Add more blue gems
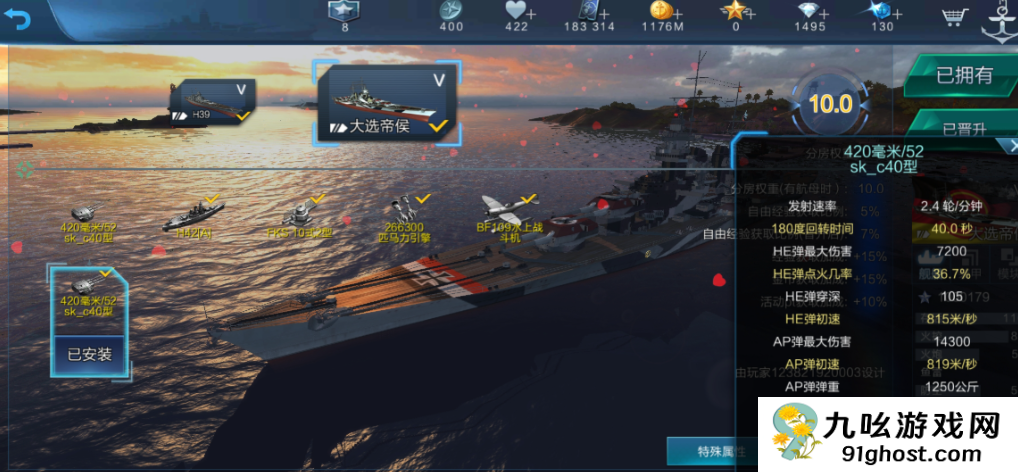This screenshot has height=472, width=1018. click(895, 12)
